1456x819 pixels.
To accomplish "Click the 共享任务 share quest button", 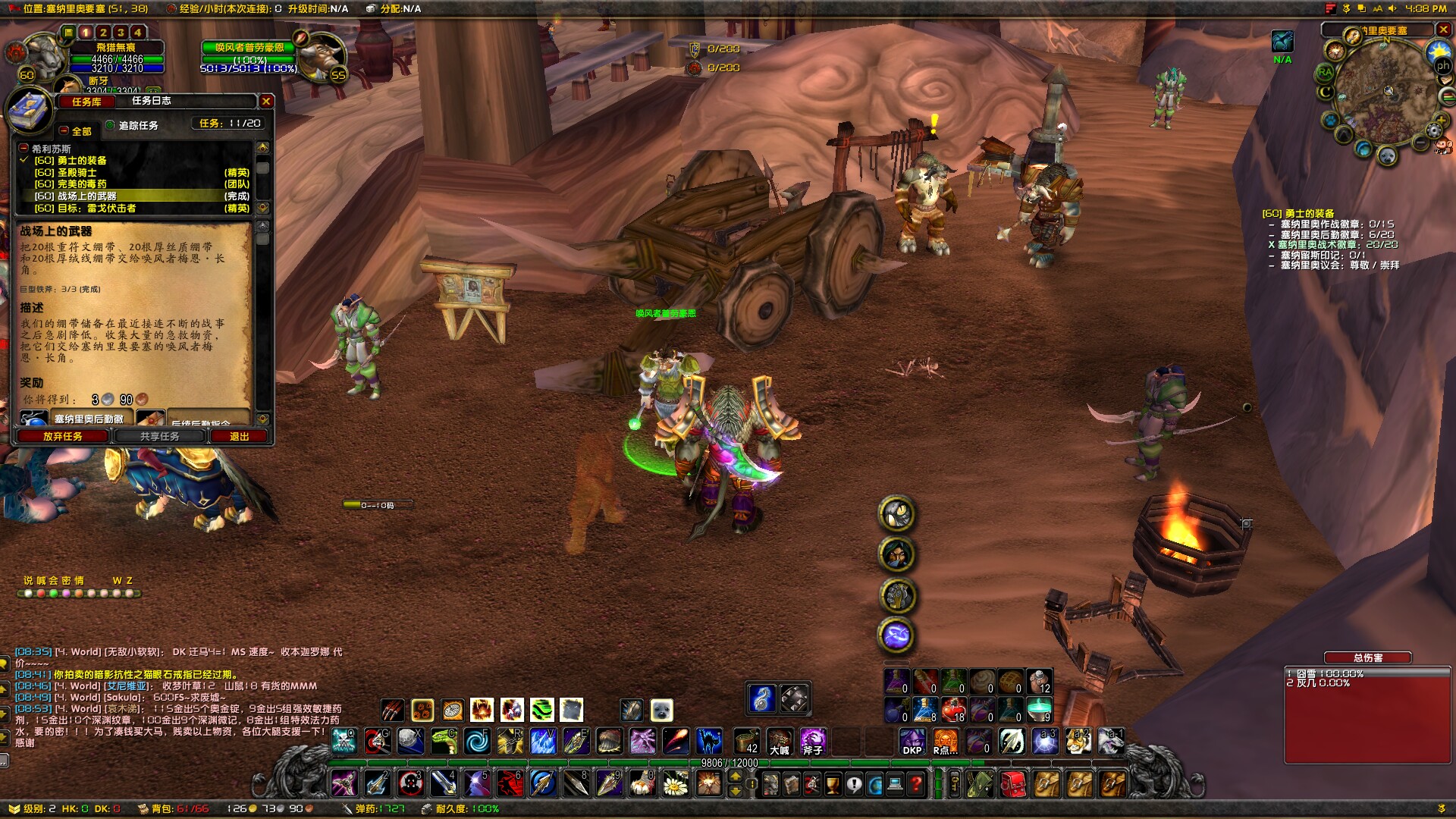I will [160, 437].
